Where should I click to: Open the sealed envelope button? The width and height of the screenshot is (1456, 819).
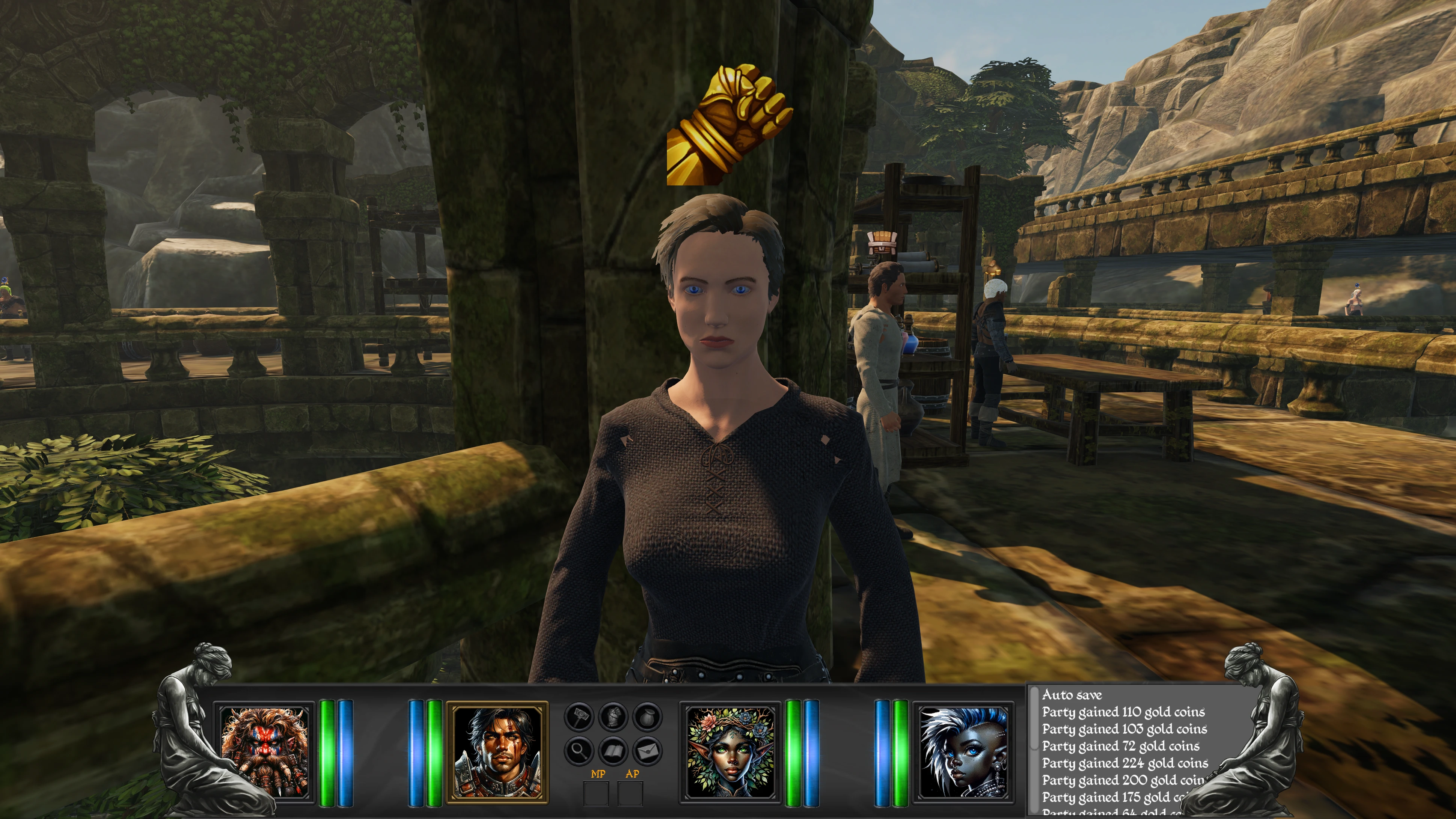click(647, 751)
